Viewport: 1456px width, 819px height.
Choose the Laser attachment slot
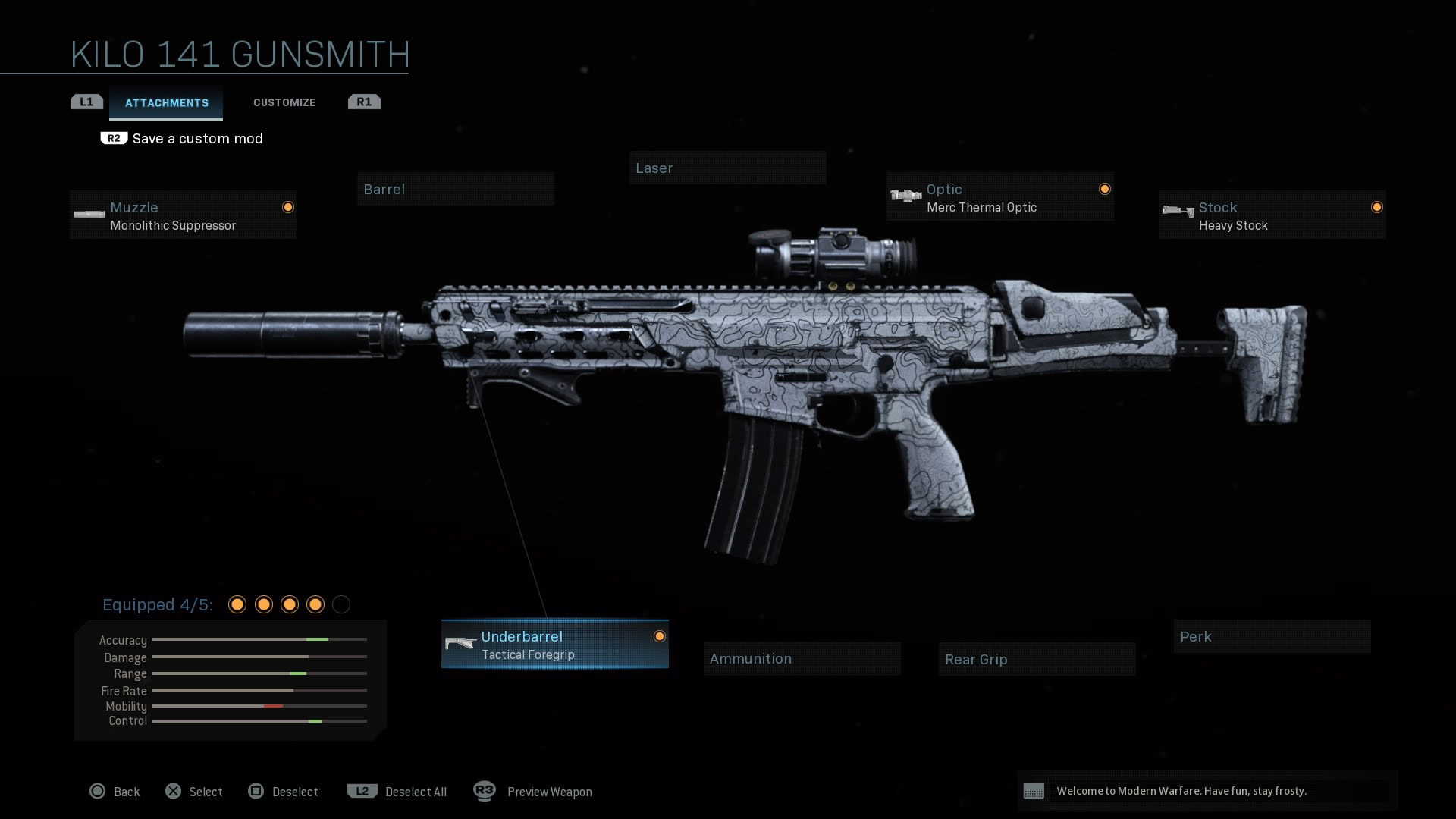coord(727,168)
